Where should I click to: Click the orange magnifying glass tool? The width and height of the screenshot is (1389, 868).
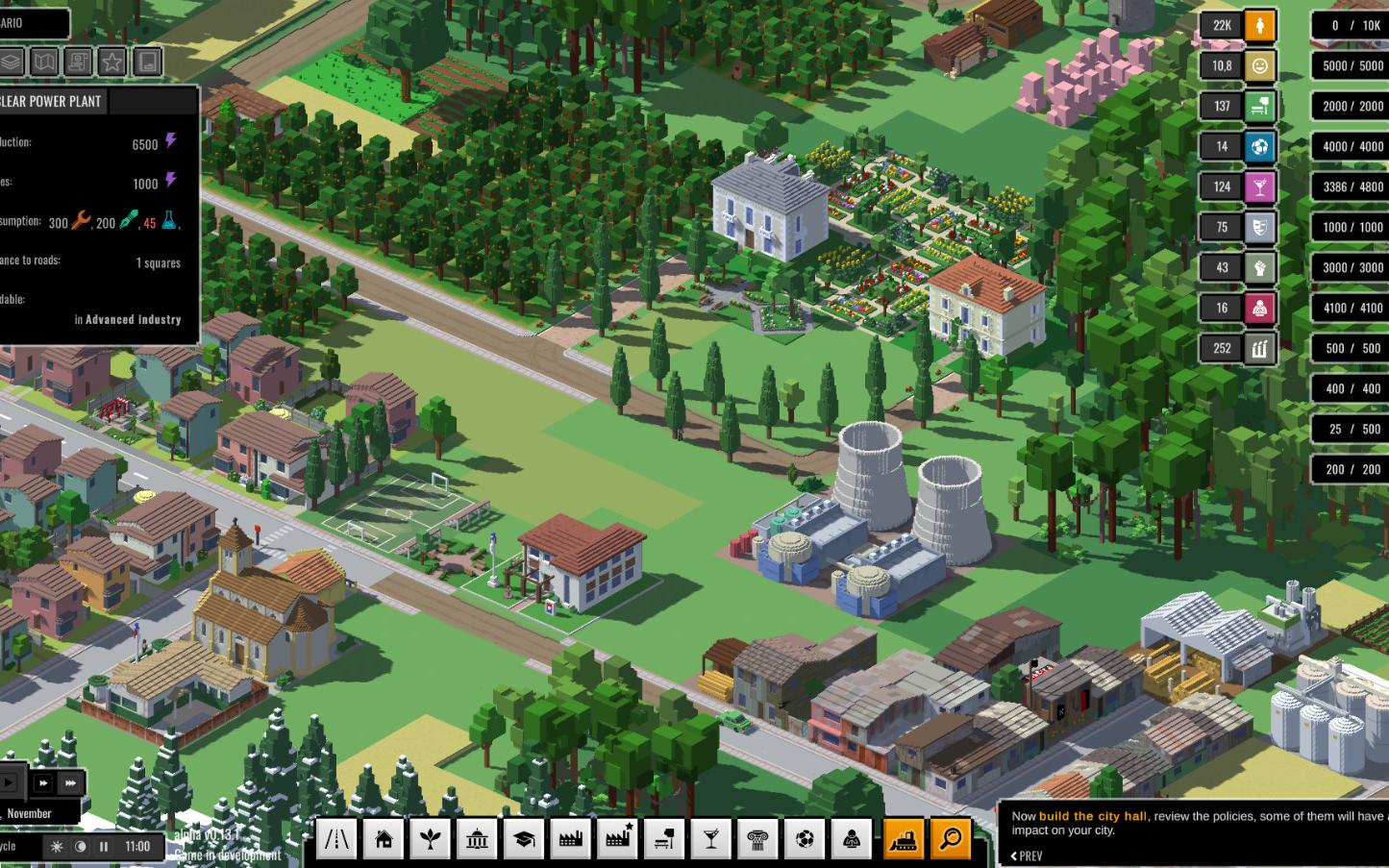click(950, 839)
